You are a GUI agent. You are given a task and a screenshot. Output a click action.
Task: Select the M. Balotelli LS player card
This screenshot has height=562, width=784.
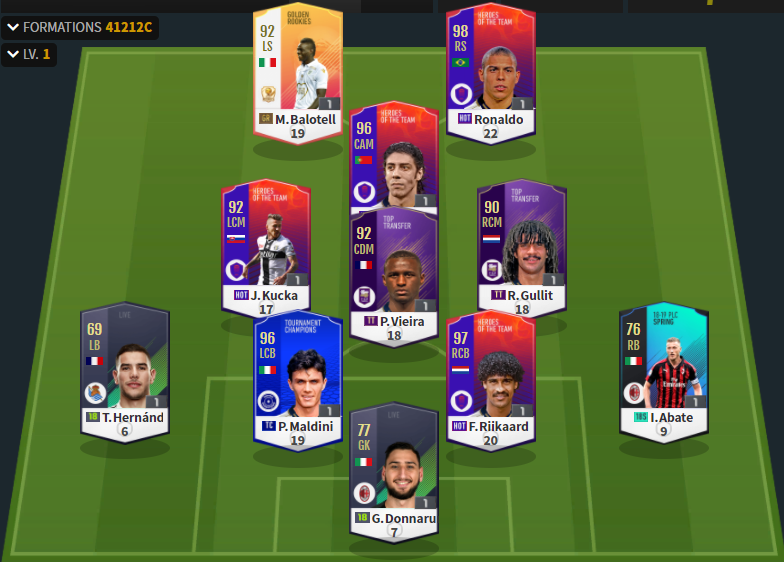pyautogui.click(x=297, y=70)
